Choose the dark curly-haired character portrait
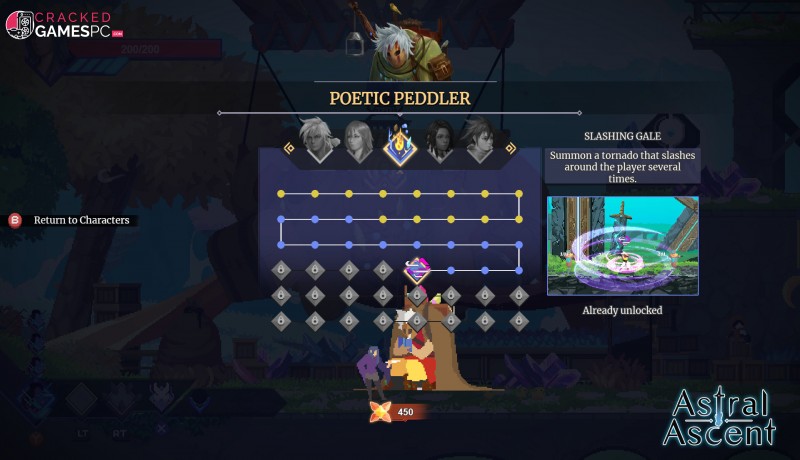Image resolution: width=800 pixels, height=460 pixels. click(438, 141)
